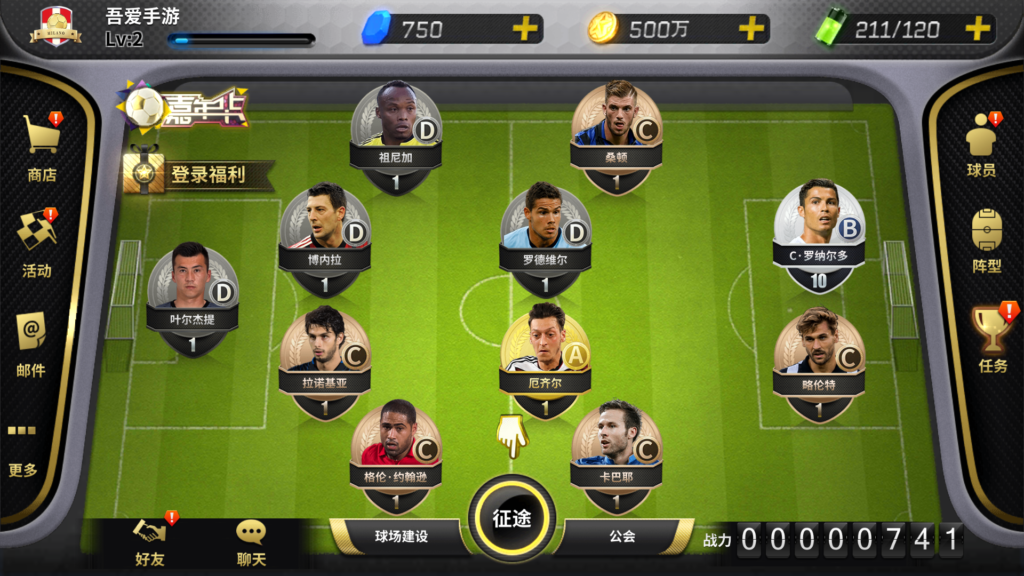1024x576 pixels.
Task: Add more blue gems with plus button
Action: click(x=525, y=29)
